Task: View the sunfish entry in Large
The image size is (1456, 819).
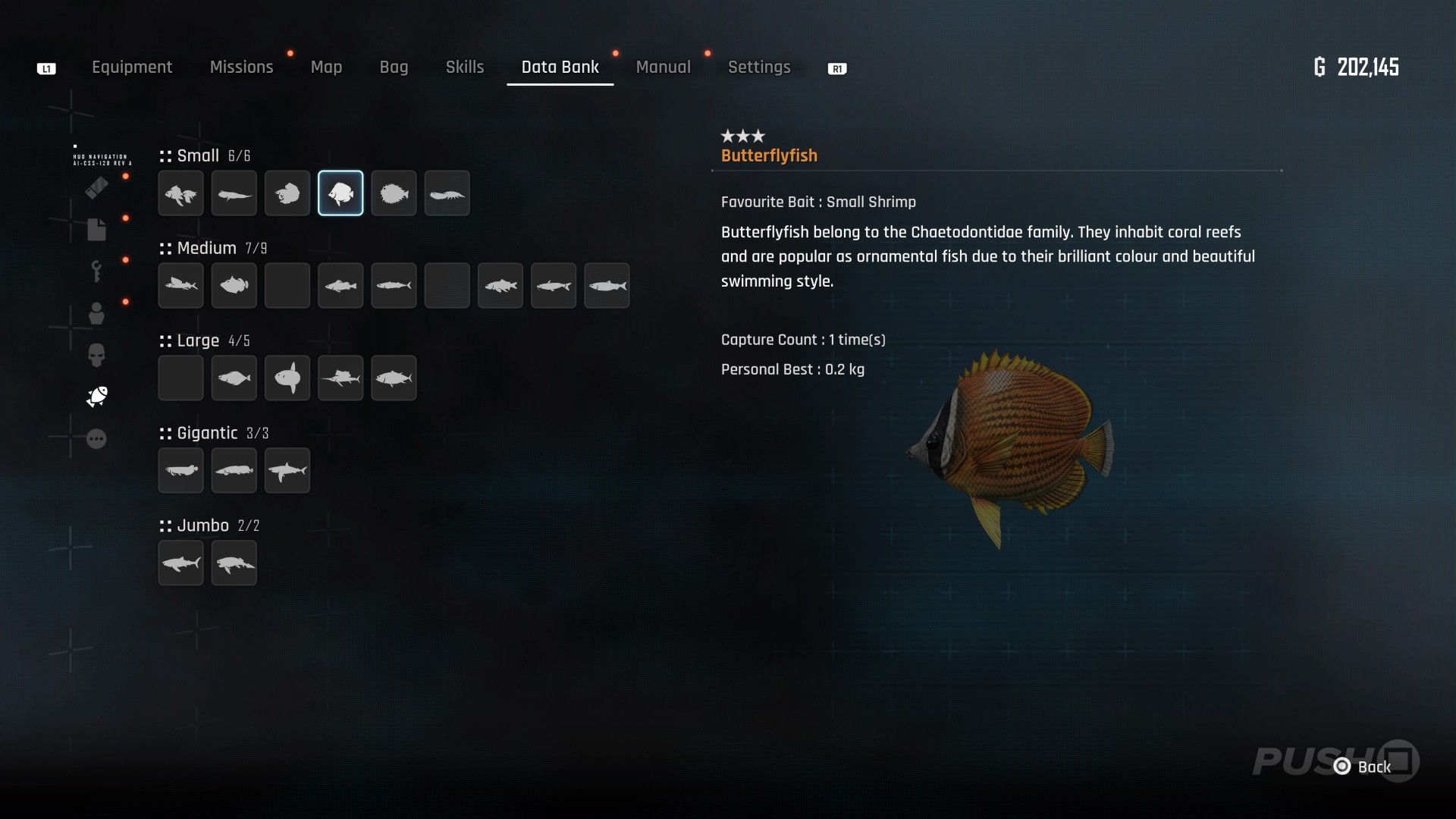Action: point(287,378)
